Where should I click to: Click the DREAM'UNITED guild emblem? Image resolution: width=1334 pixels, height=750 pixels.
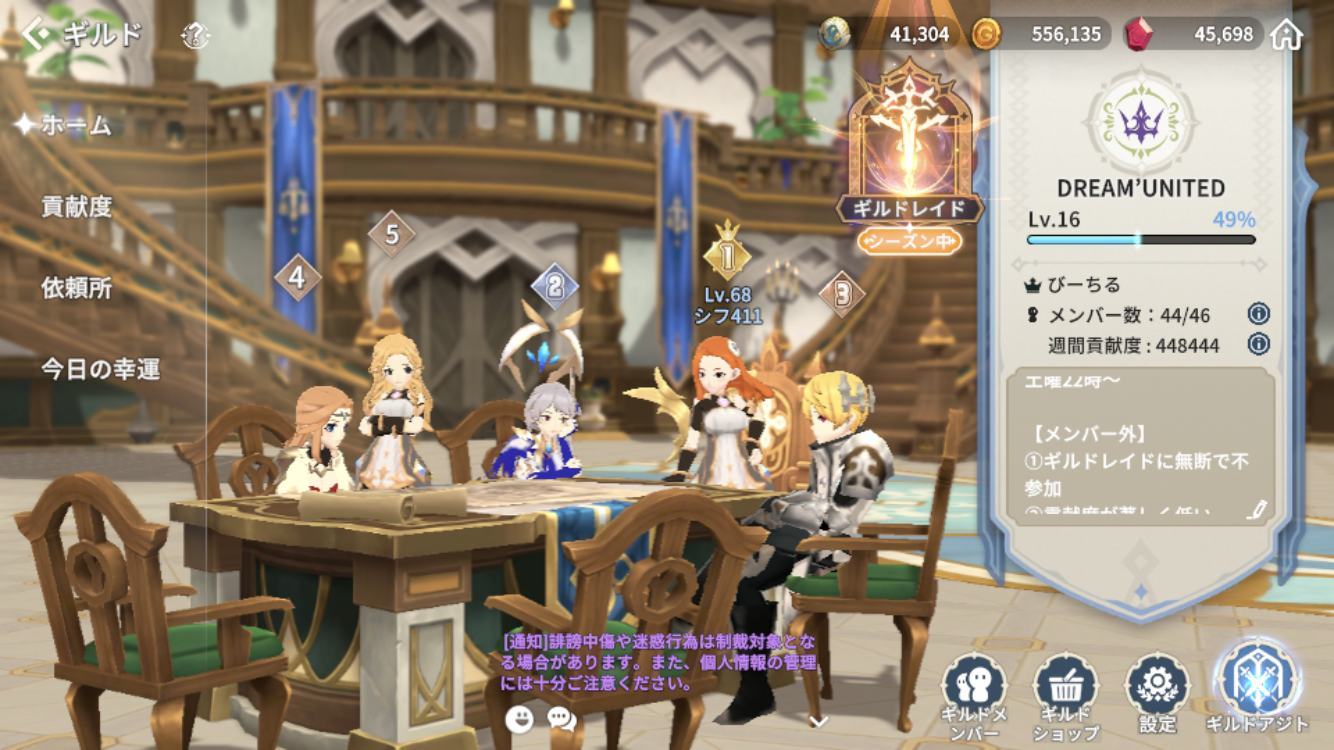coord(1141,122)
